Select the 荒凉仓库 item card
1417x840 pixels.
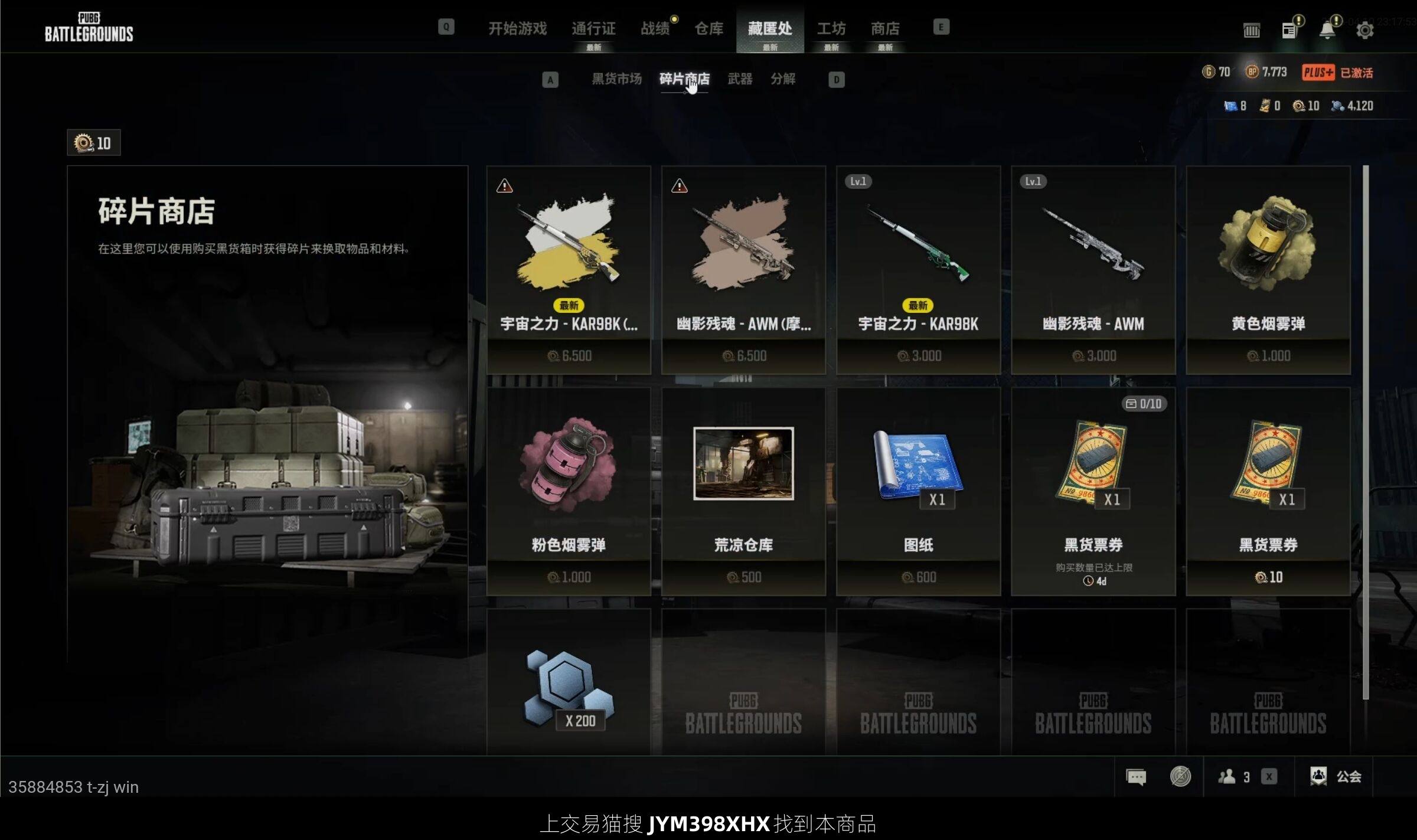(743, 491)
